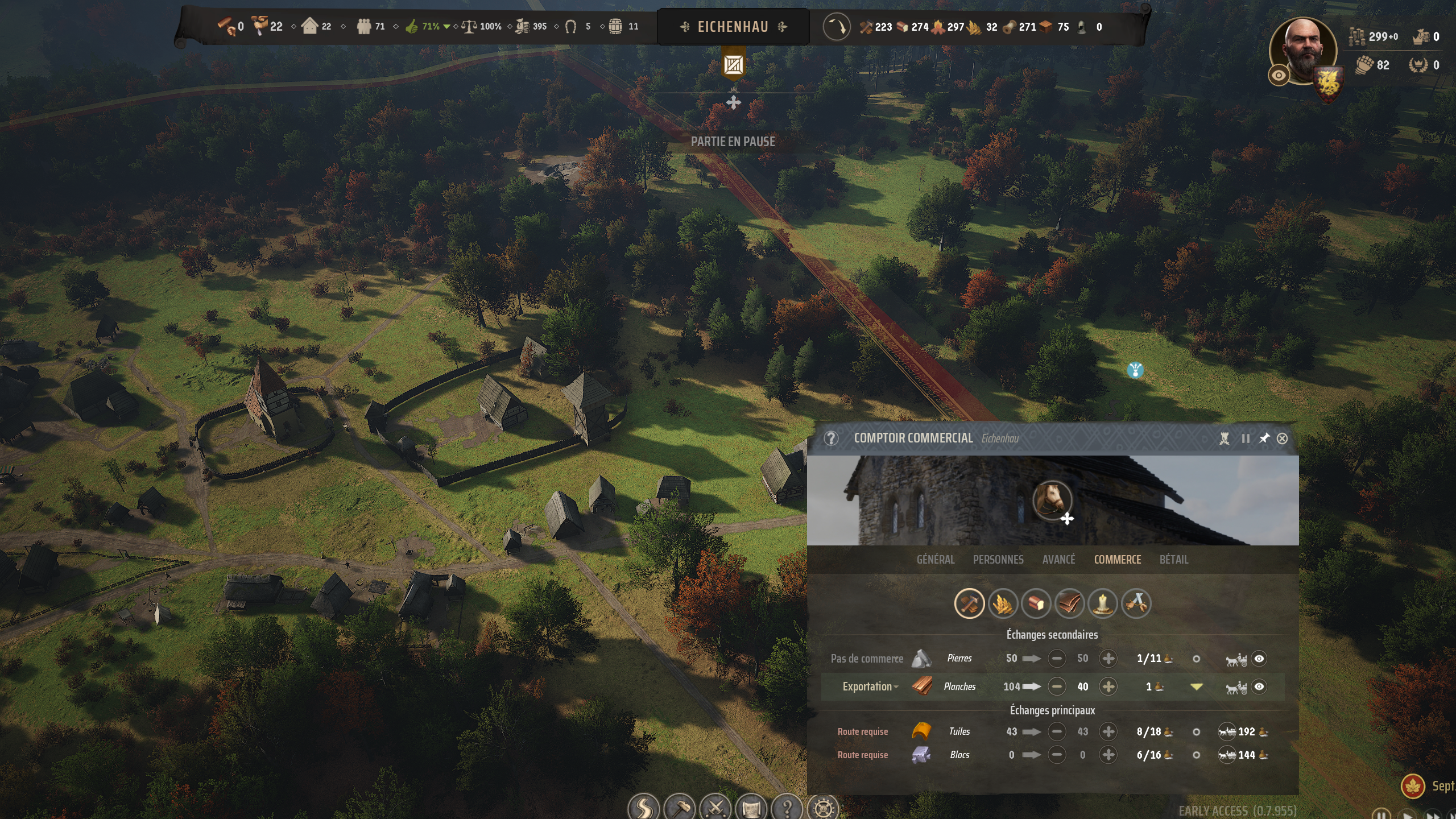Open the construction hammer menu
This screenshot has width=1456, height=819.
(680, 808)
